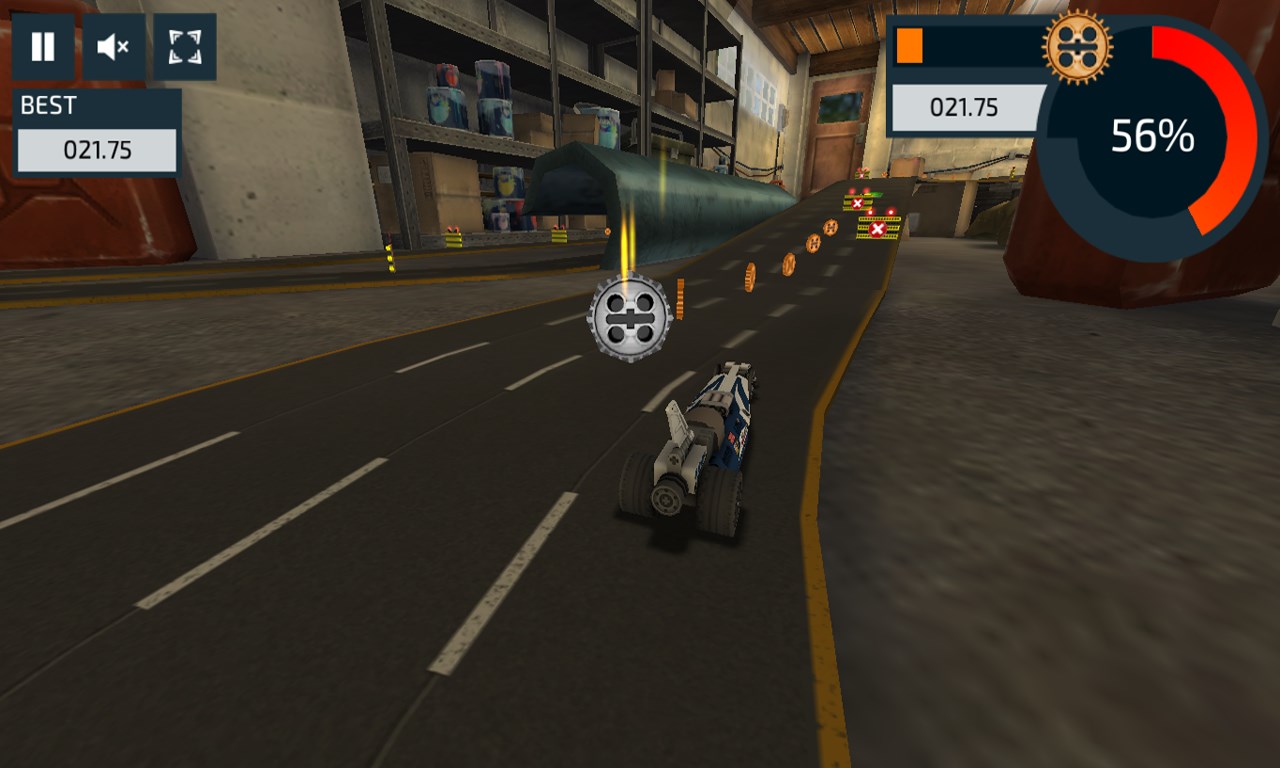Click the orange segment of the gear progress bar
The height and width of the screenshot is (768, 1280).
click(x=910, y=44)
